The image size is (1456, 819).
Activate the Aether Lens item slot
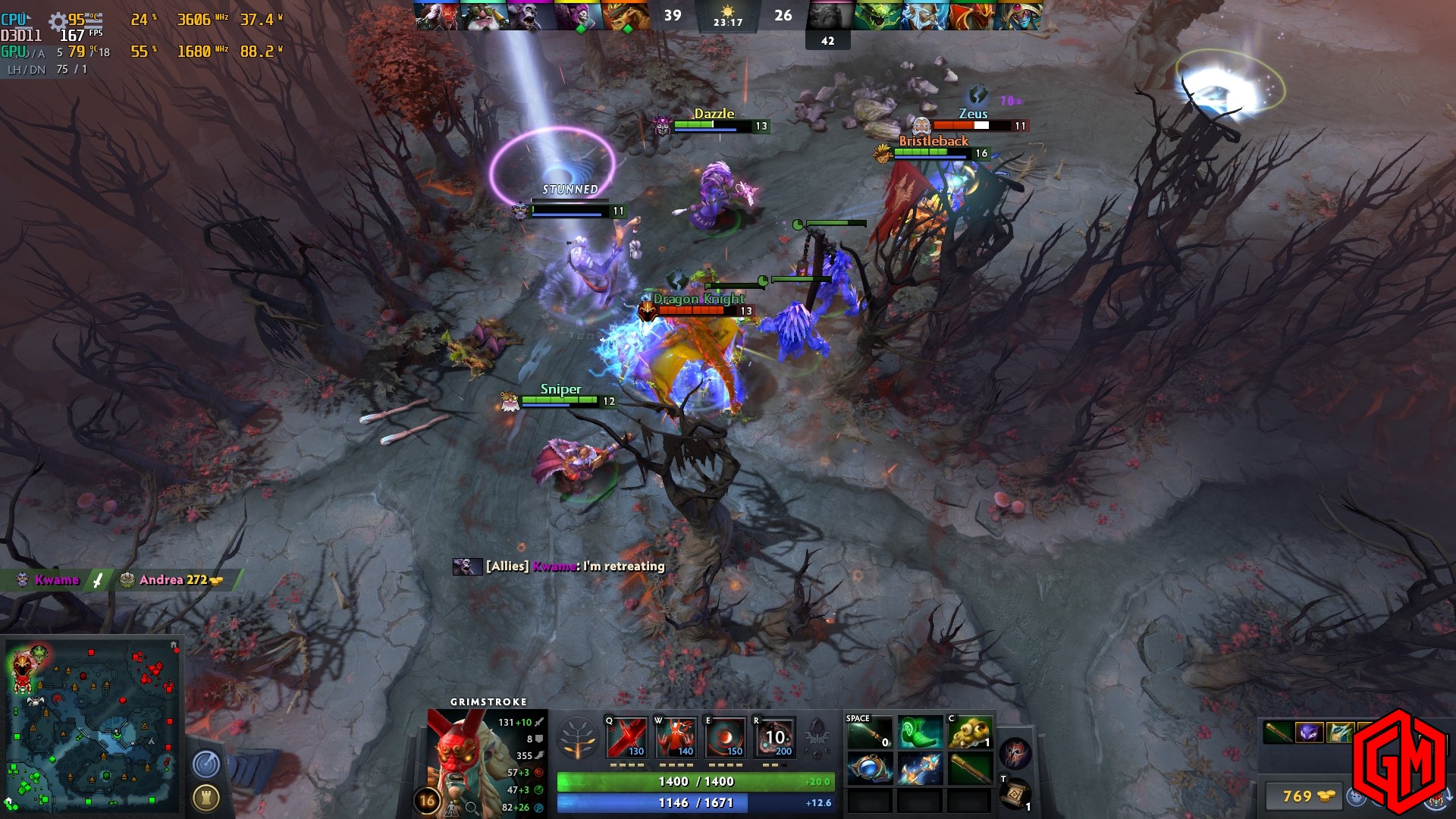(x=869, y=769)
